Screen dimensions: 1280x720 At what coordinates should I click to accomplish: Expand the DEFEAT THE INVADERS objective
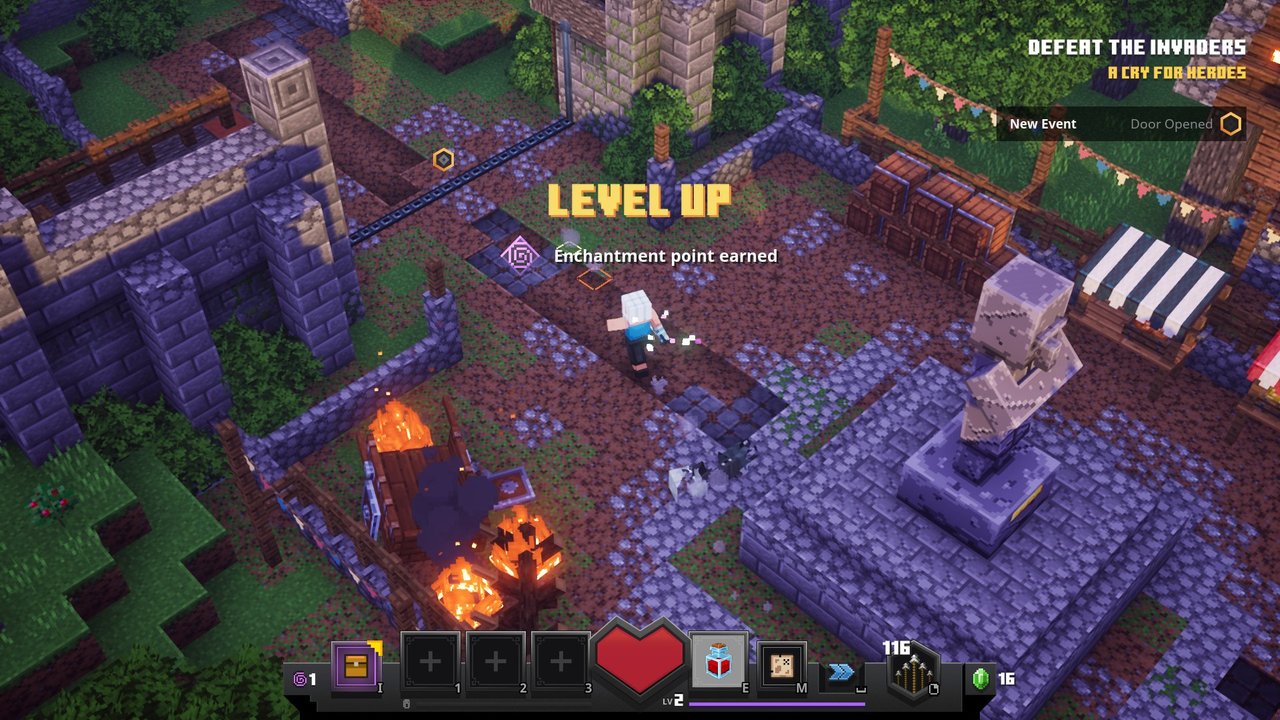pyautogui.click(x=1136, y=46)
